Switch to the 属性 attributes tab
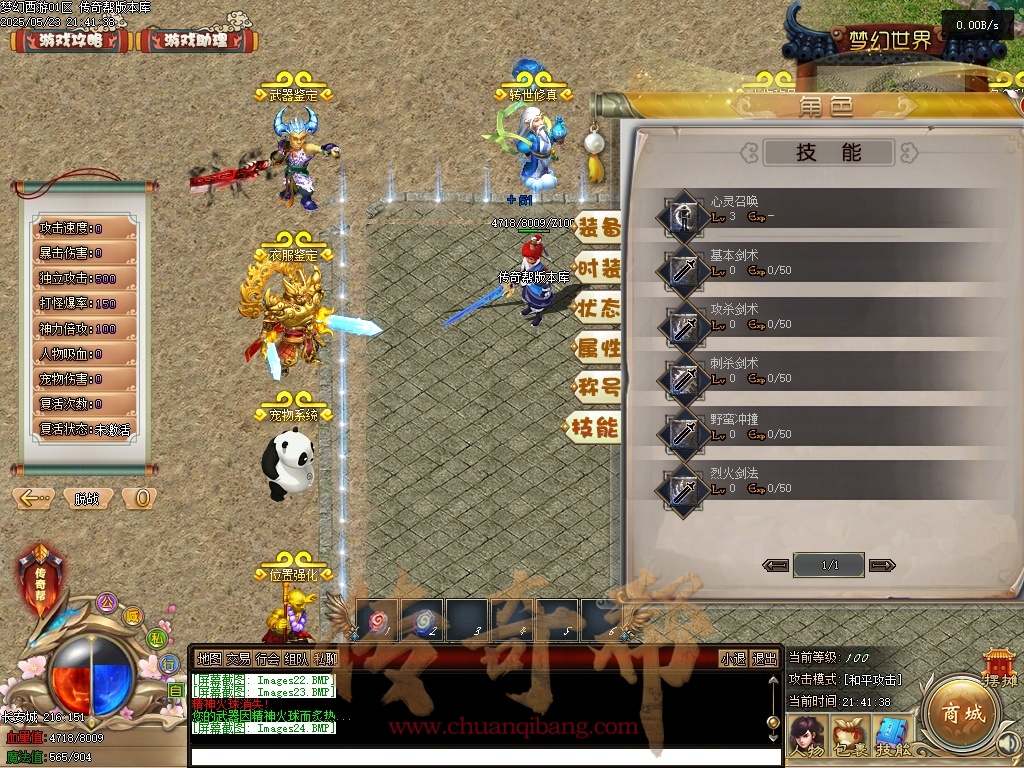The image size is (1024, 768). (597, 348)
